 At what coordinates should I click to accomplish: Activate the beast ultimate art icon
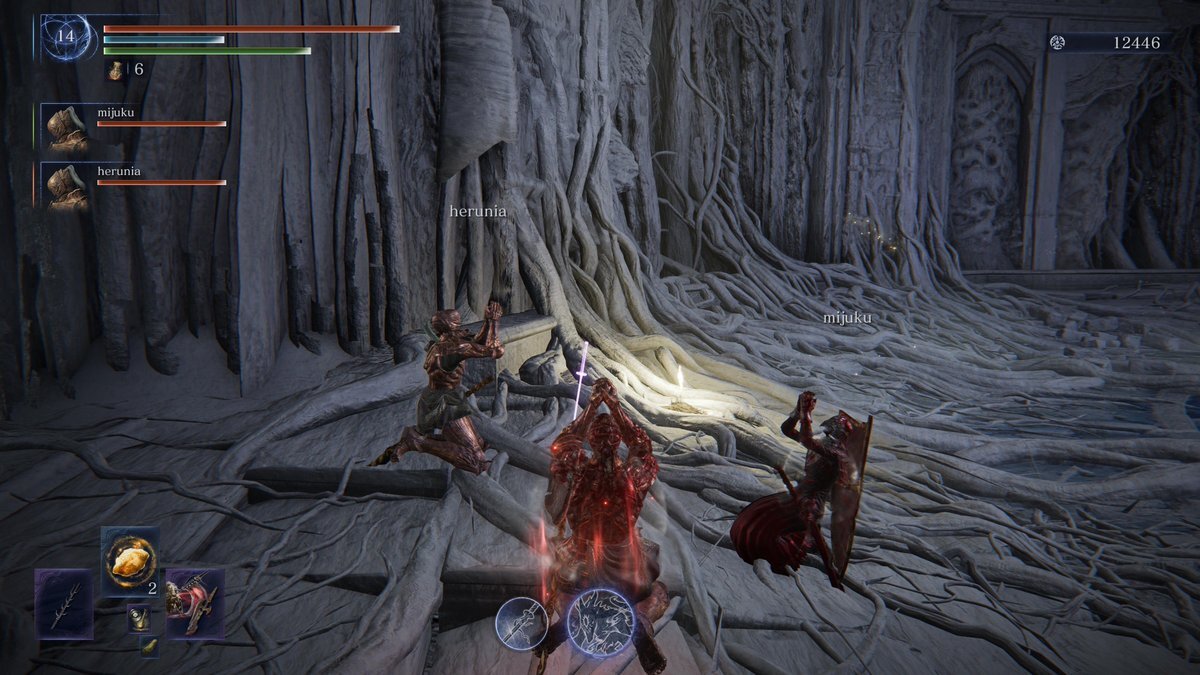coord(600,620)
